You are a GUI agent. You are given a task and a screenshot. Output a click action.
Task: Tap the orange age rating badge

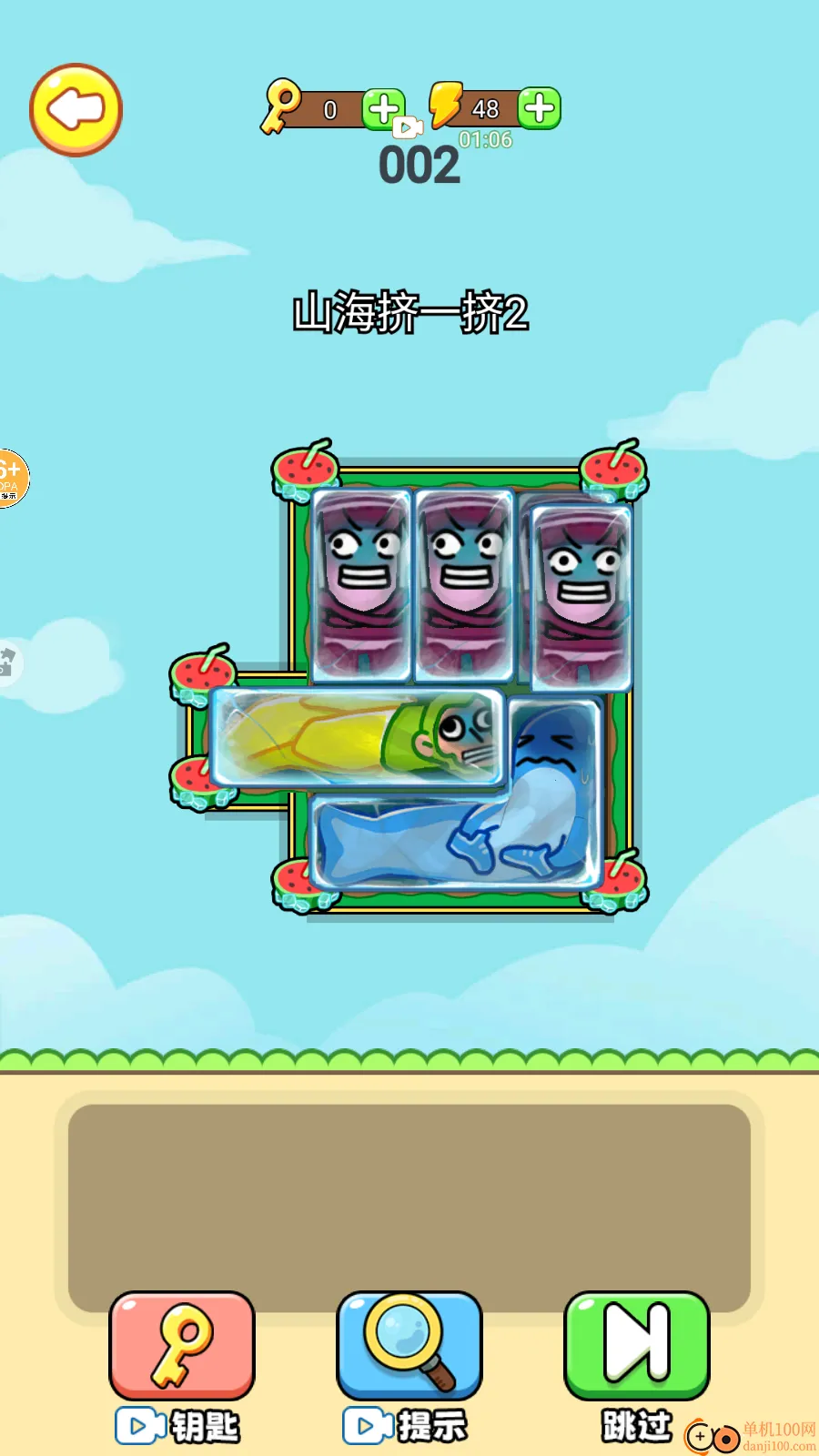click(x=11, y=478)
